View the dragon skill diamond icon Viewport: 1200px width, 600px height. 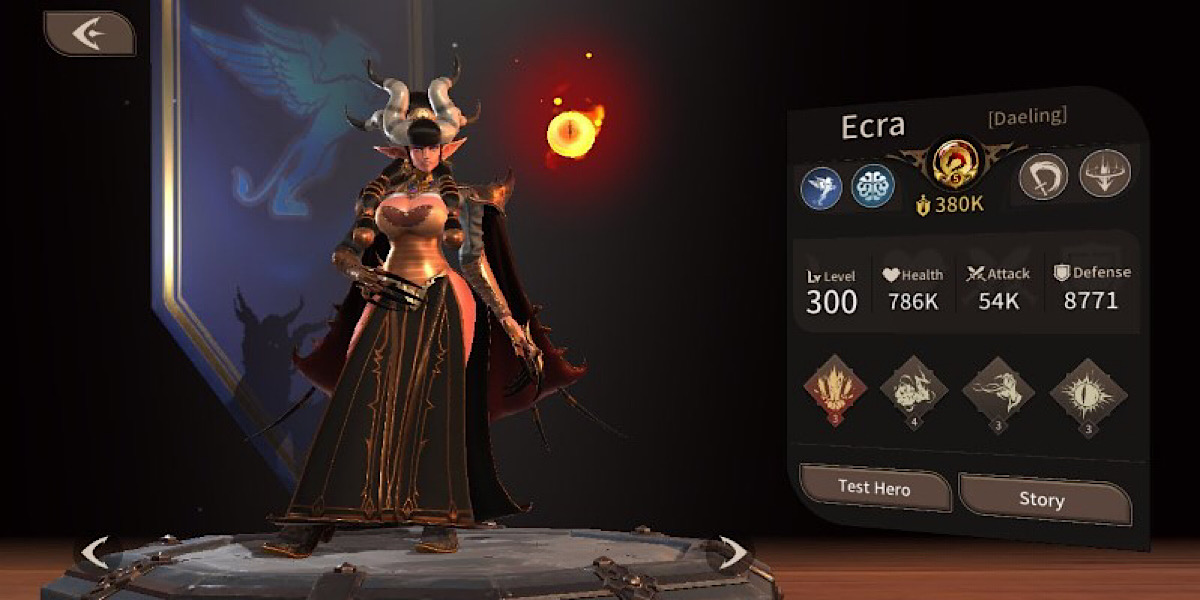(914, 392)
